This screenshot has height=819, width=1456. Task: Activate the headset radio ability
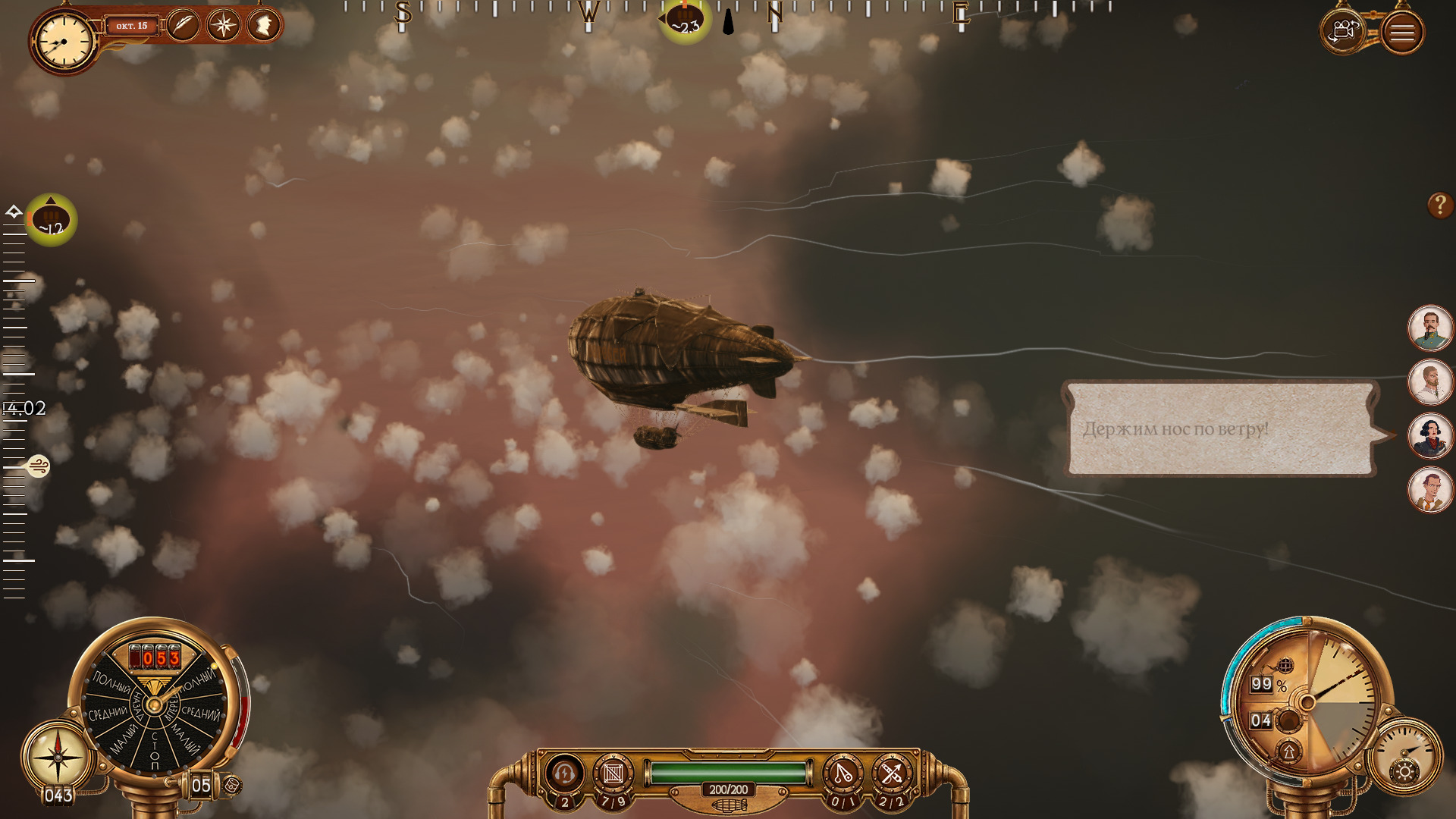[563, 773]
